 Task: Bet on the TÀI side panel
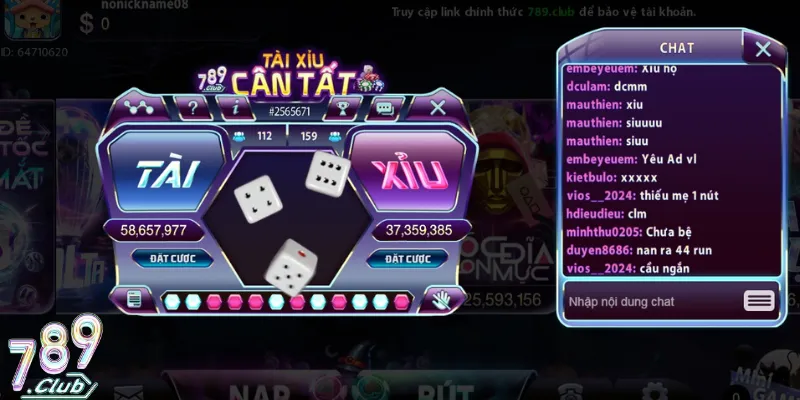tap(166, 173)
